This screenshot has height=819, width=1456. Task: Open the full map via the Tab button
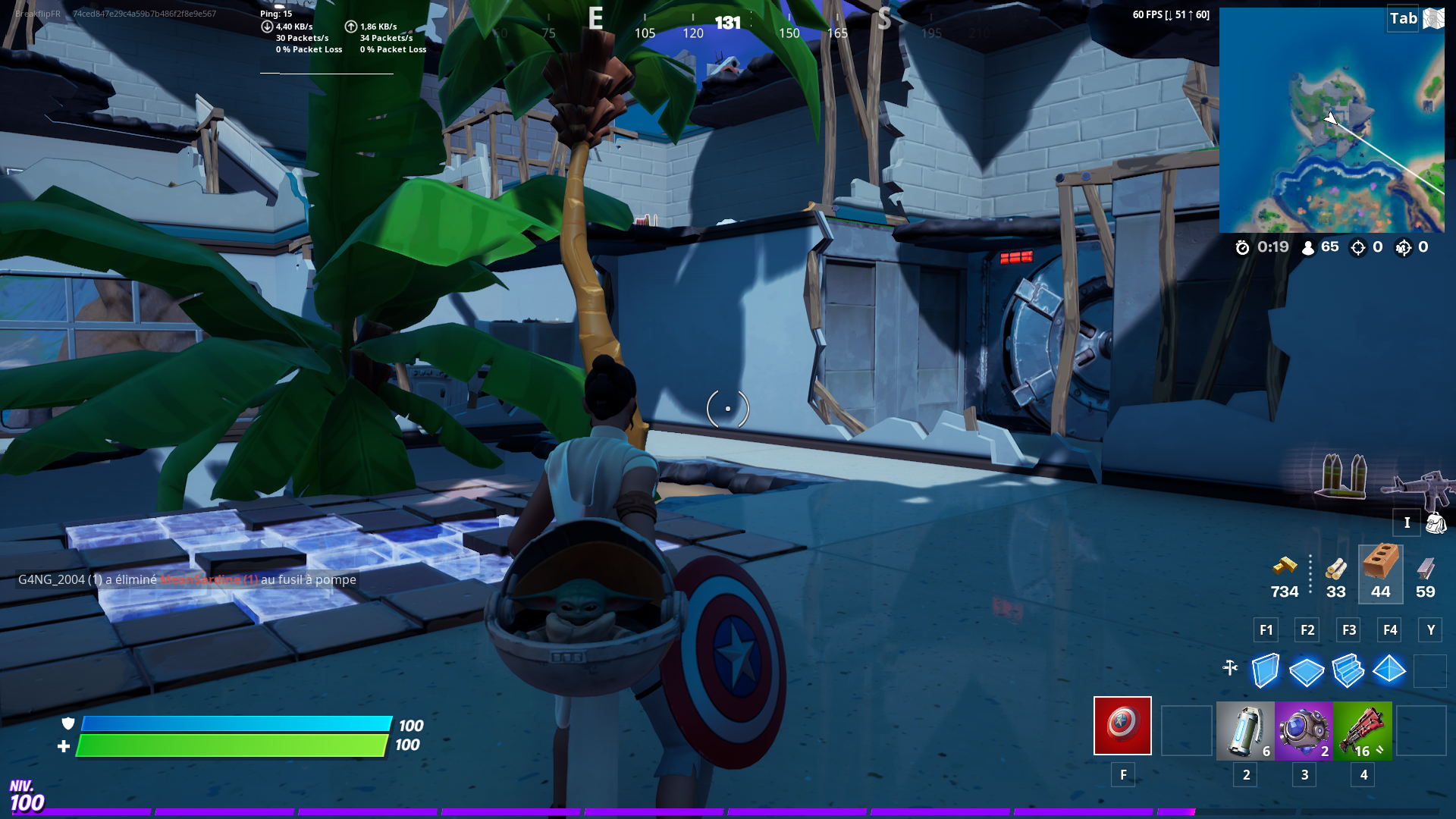click(1401, 19)
